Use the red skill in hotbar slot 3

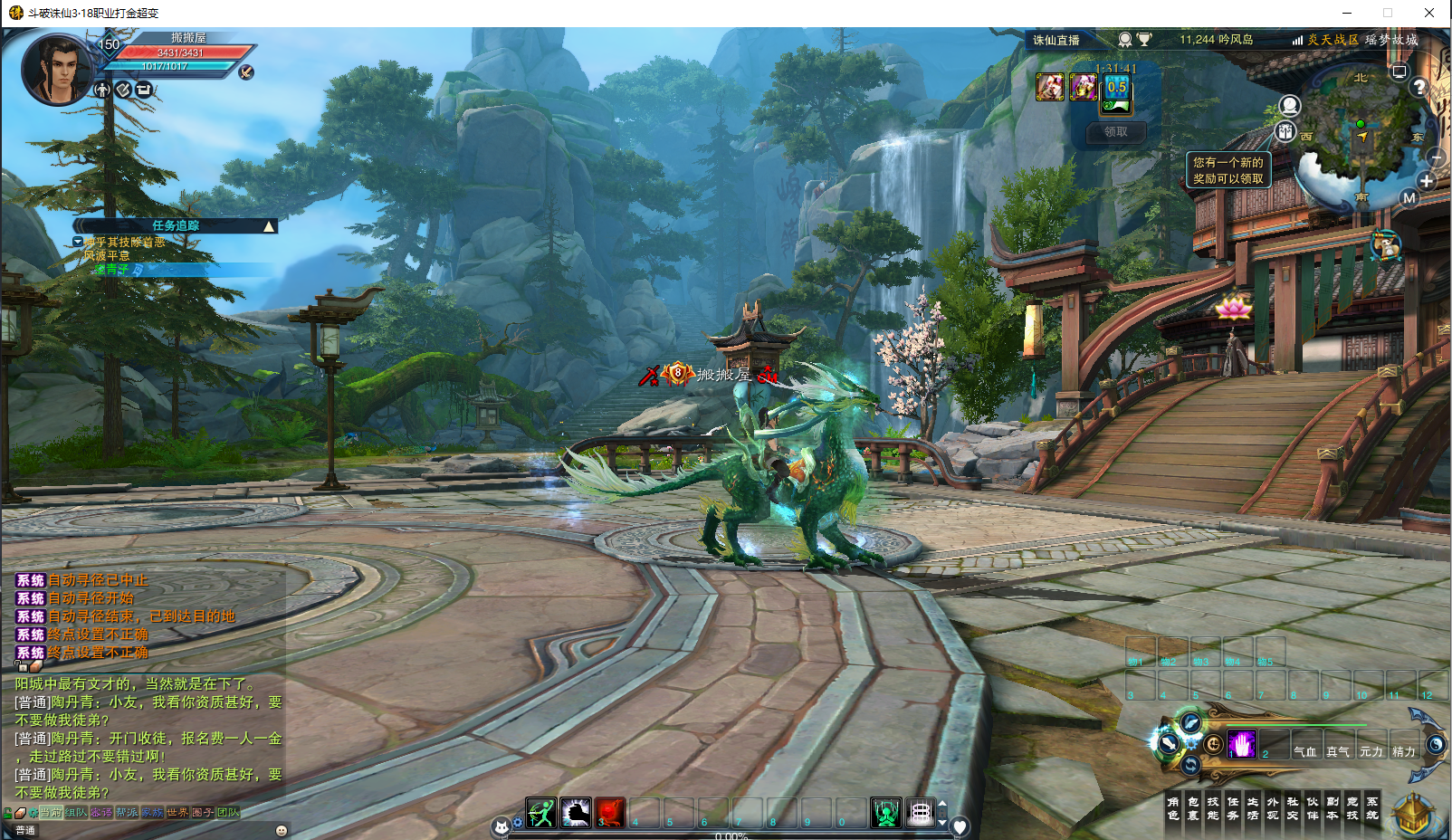coord(610,813)
